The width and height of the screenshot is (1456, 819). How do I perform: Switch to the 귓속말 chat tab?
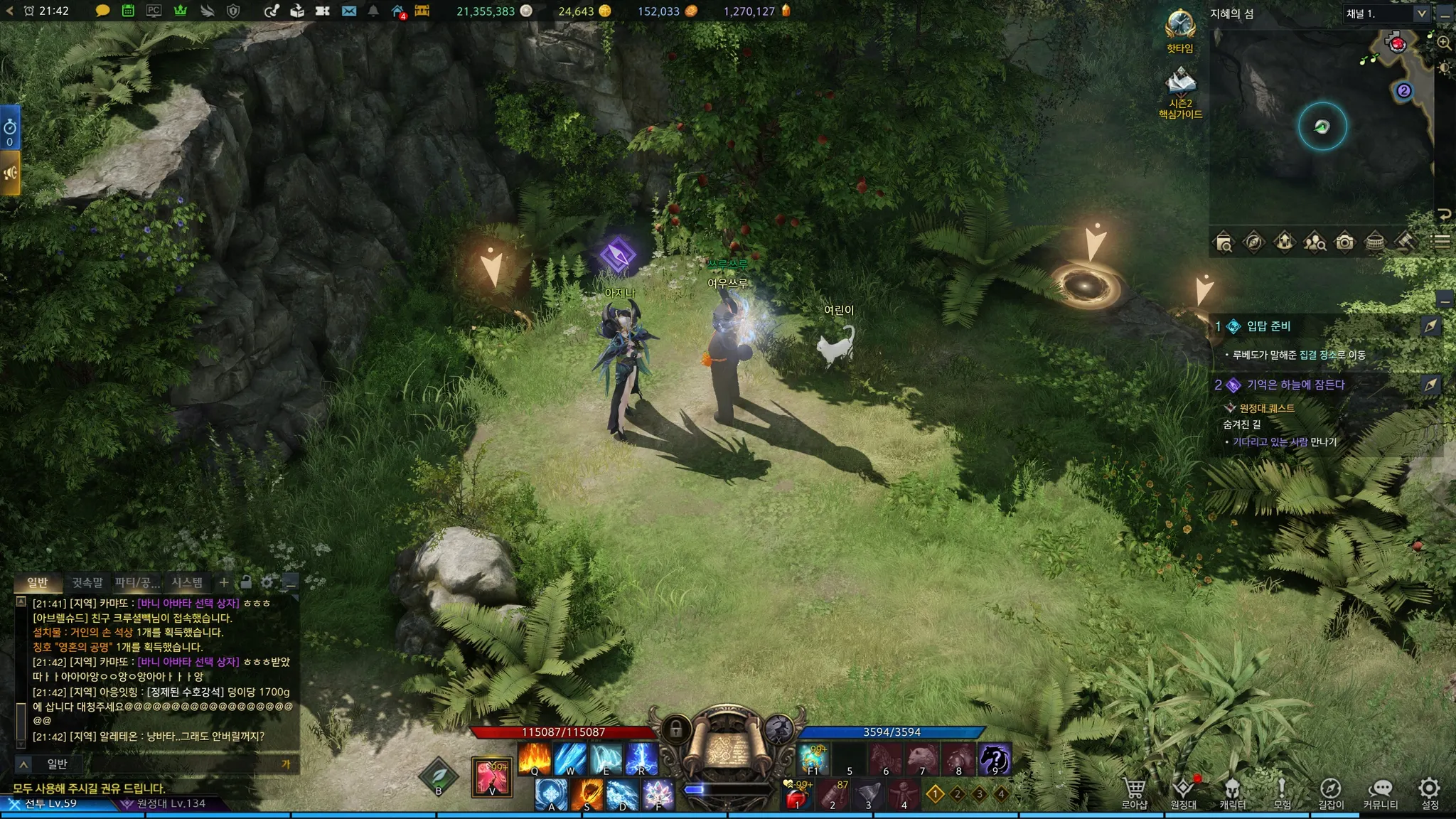[87, 583]
